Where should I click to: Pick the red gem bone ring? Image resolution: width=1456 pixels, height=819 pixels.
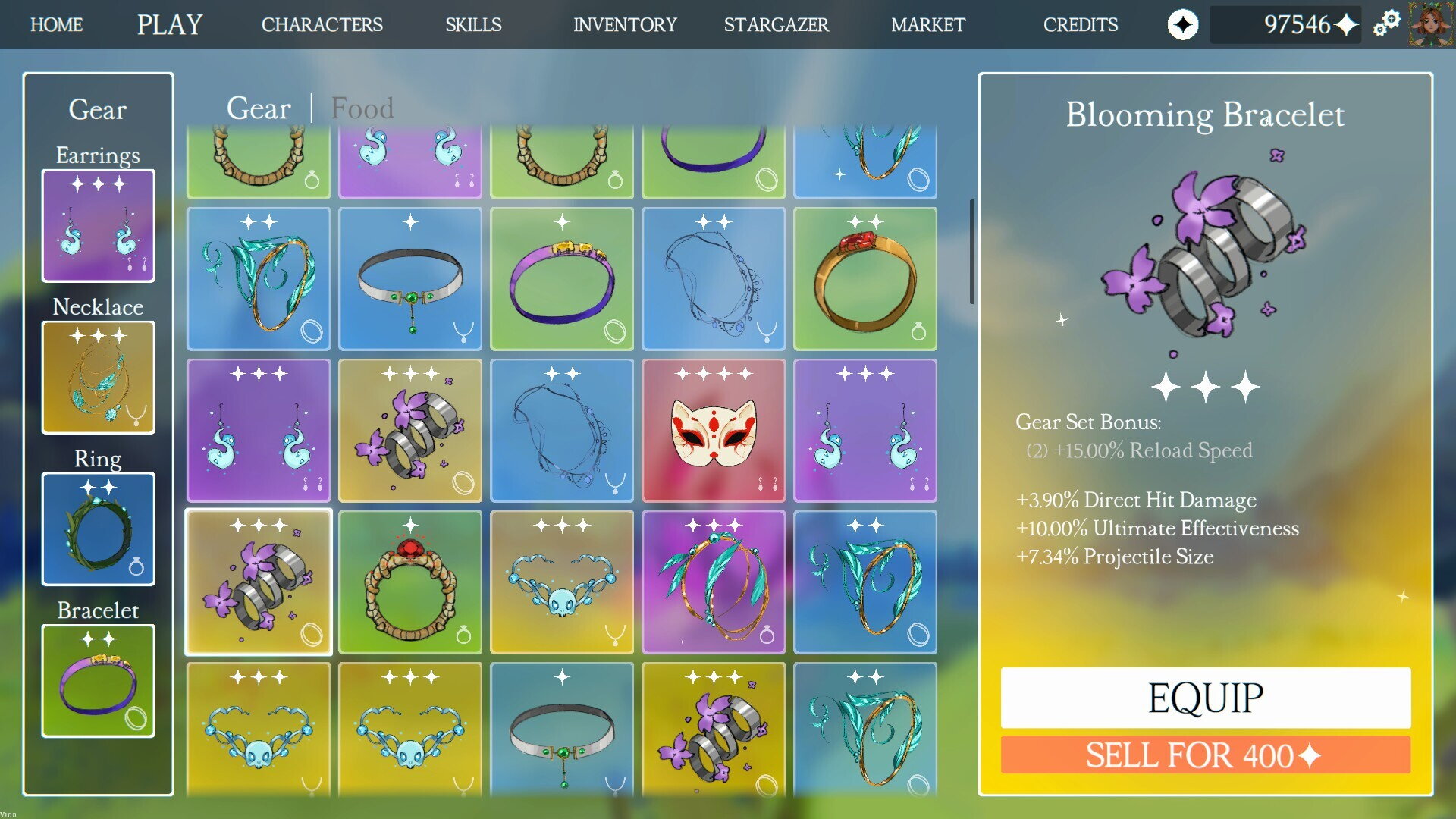coord(409,582)
